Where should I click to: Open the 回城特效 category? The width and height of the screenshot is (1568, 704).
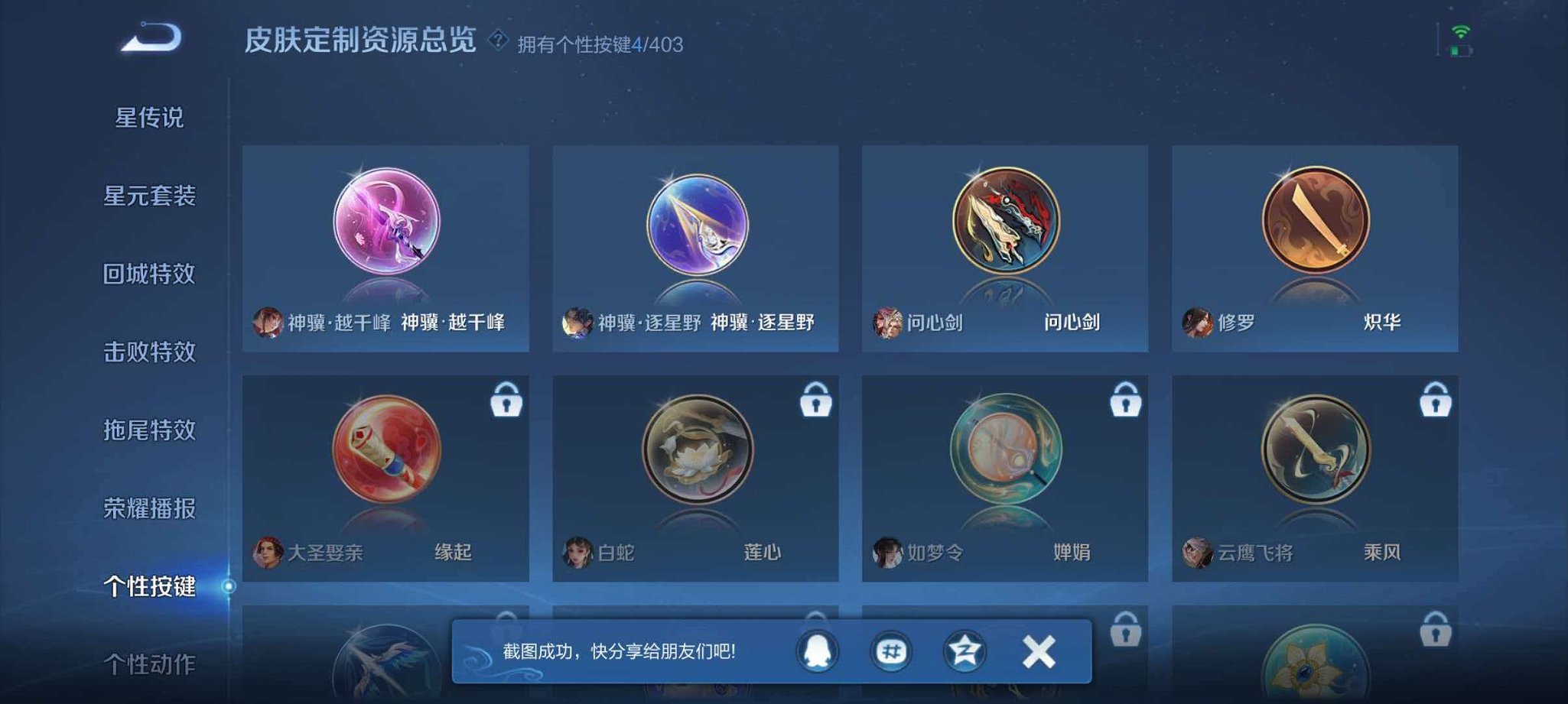coord(148,275)
